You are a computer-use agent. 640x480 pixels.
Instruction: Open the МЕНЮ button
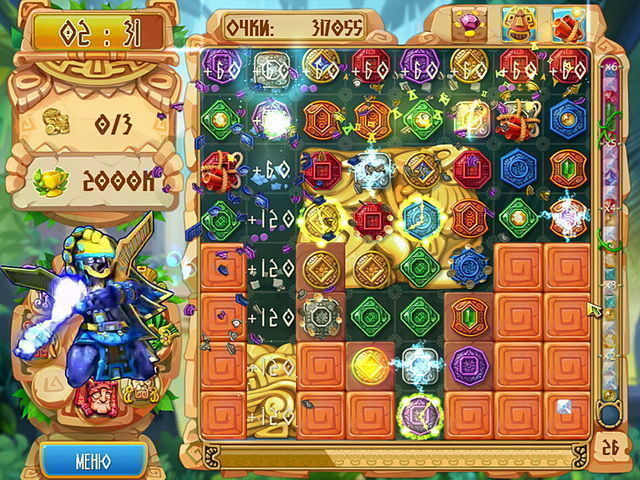(93, 462)
